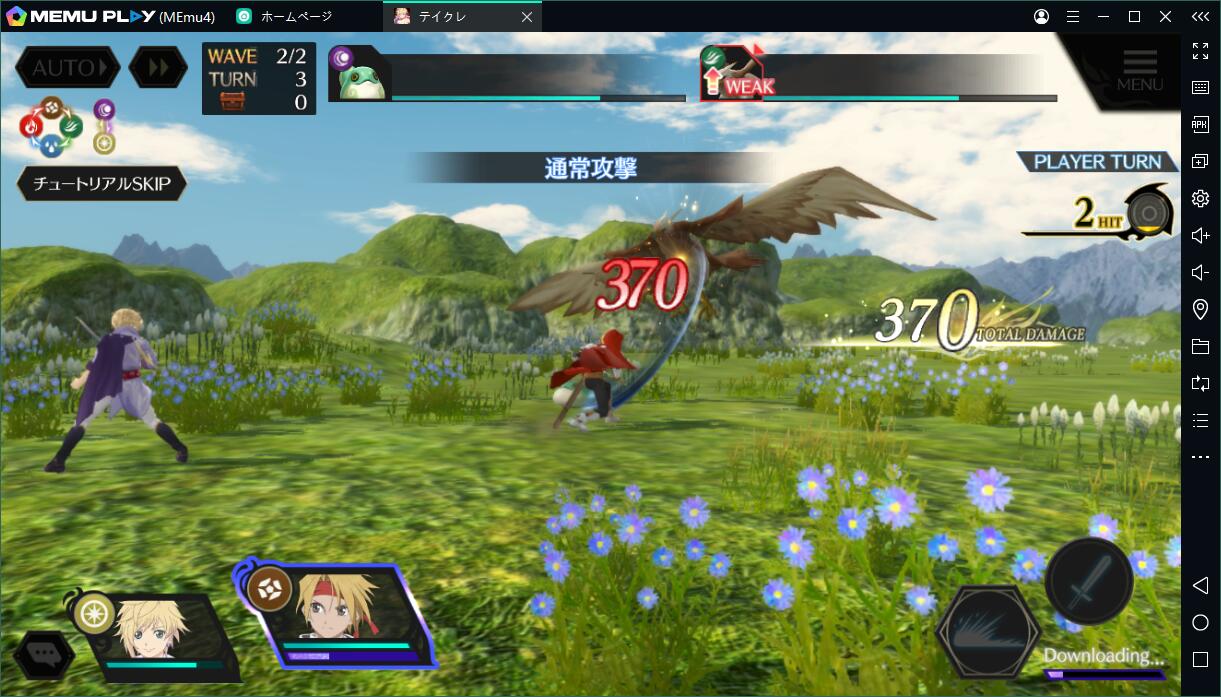The image size is (1221, 697).
Task: Open emulator settings gear icon
Action: tap(1200, 198)
